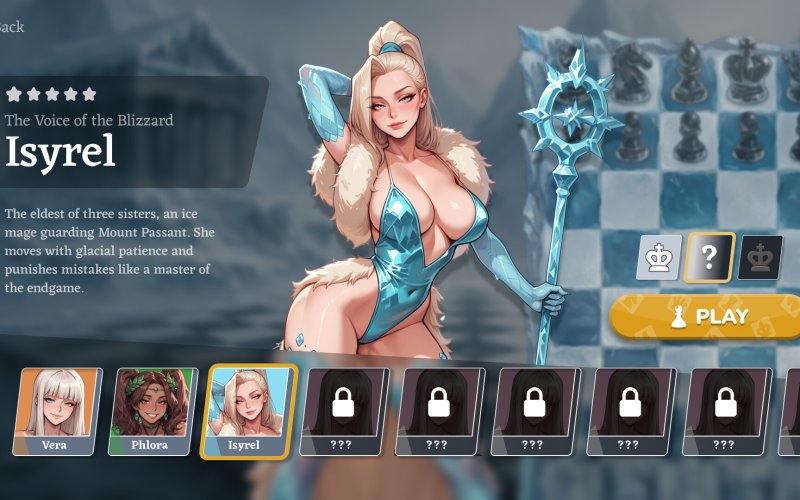Pick the random side question mark
The width and height of the screenshot is (800, 500).
tap(709, 258)
